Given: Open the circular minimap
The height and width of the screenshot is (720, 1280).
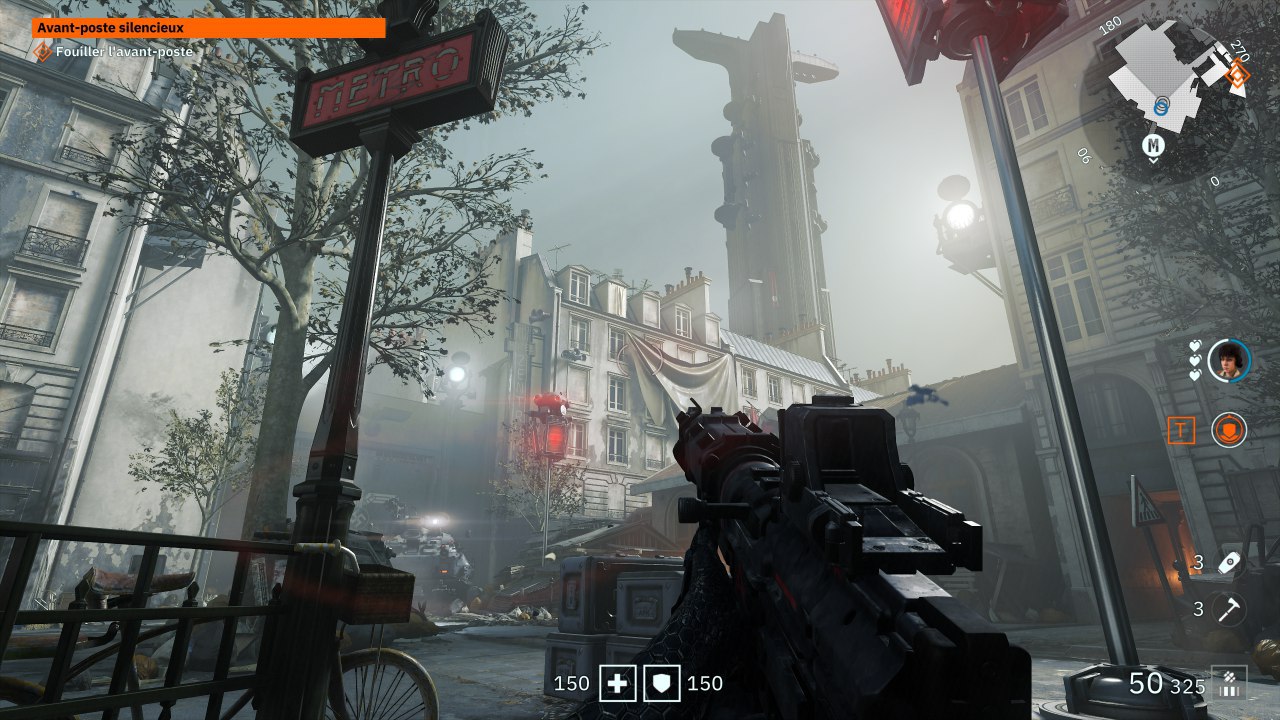Looking at the screenshot, I should (1170, 100).
